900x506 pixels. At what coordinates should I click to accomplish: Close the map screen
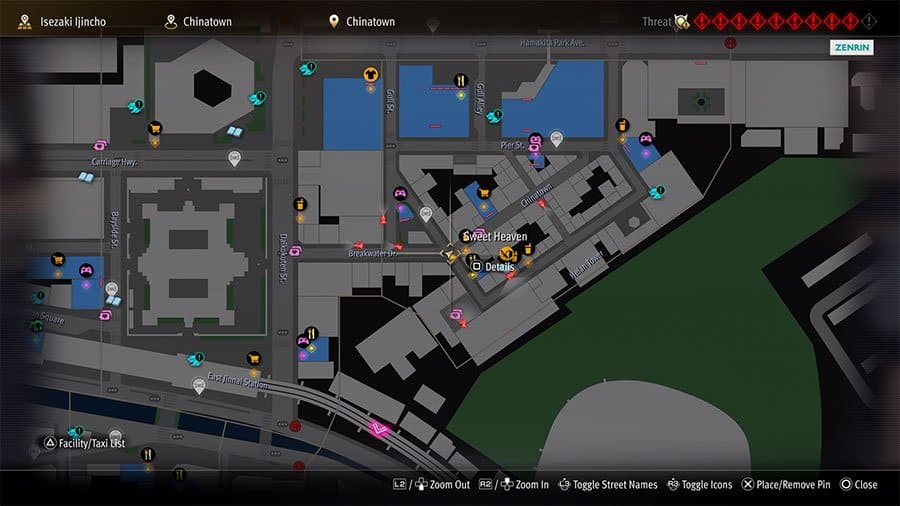click(859, 484)
